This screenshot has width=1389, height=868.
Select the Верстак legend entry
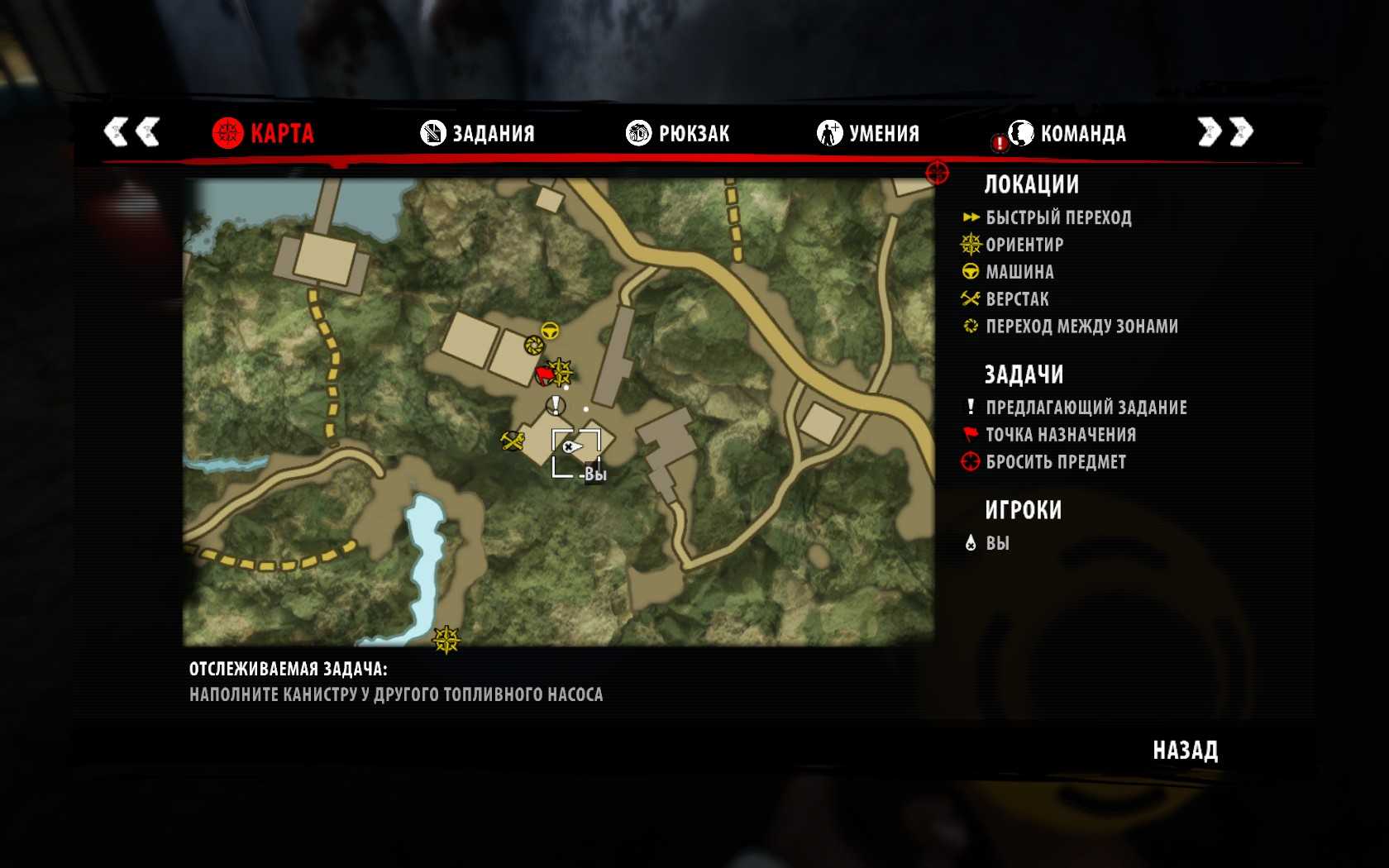pyautogui.click(x=1017, y=299)
